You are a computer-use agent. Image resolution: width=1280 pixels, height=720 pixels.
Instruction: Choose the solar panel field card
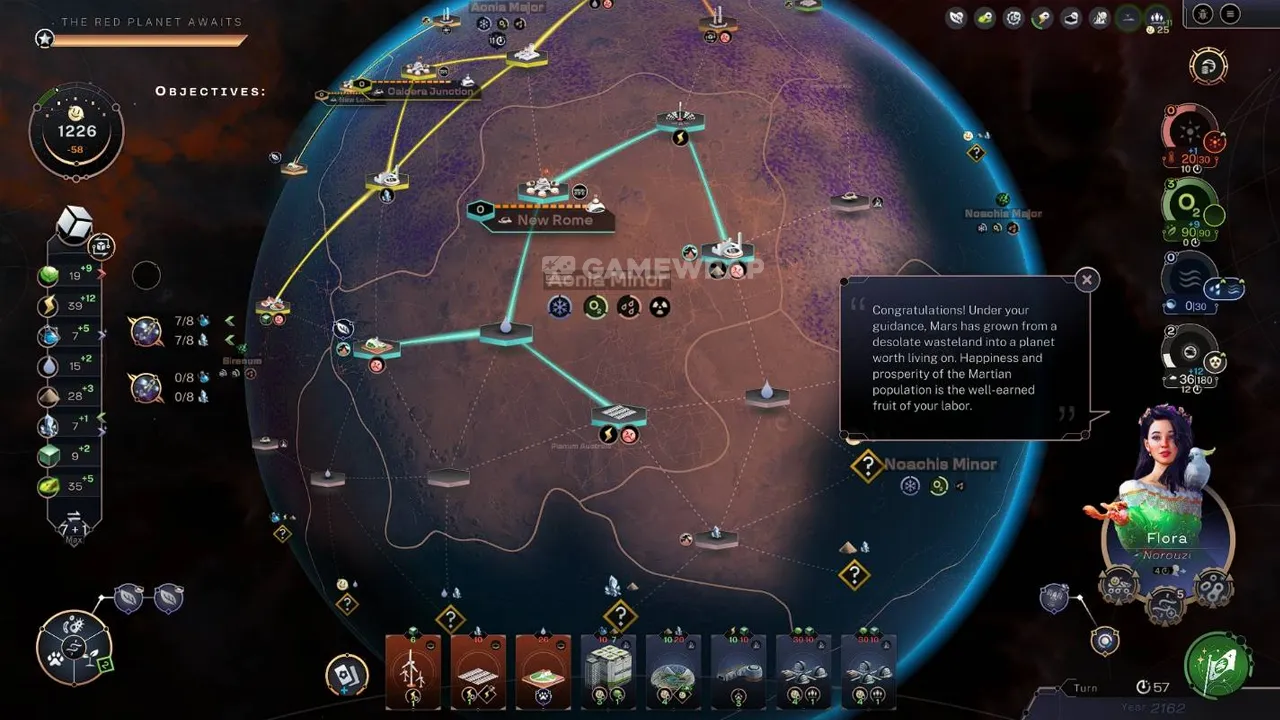pyautogui.click(x=477, y=672)
